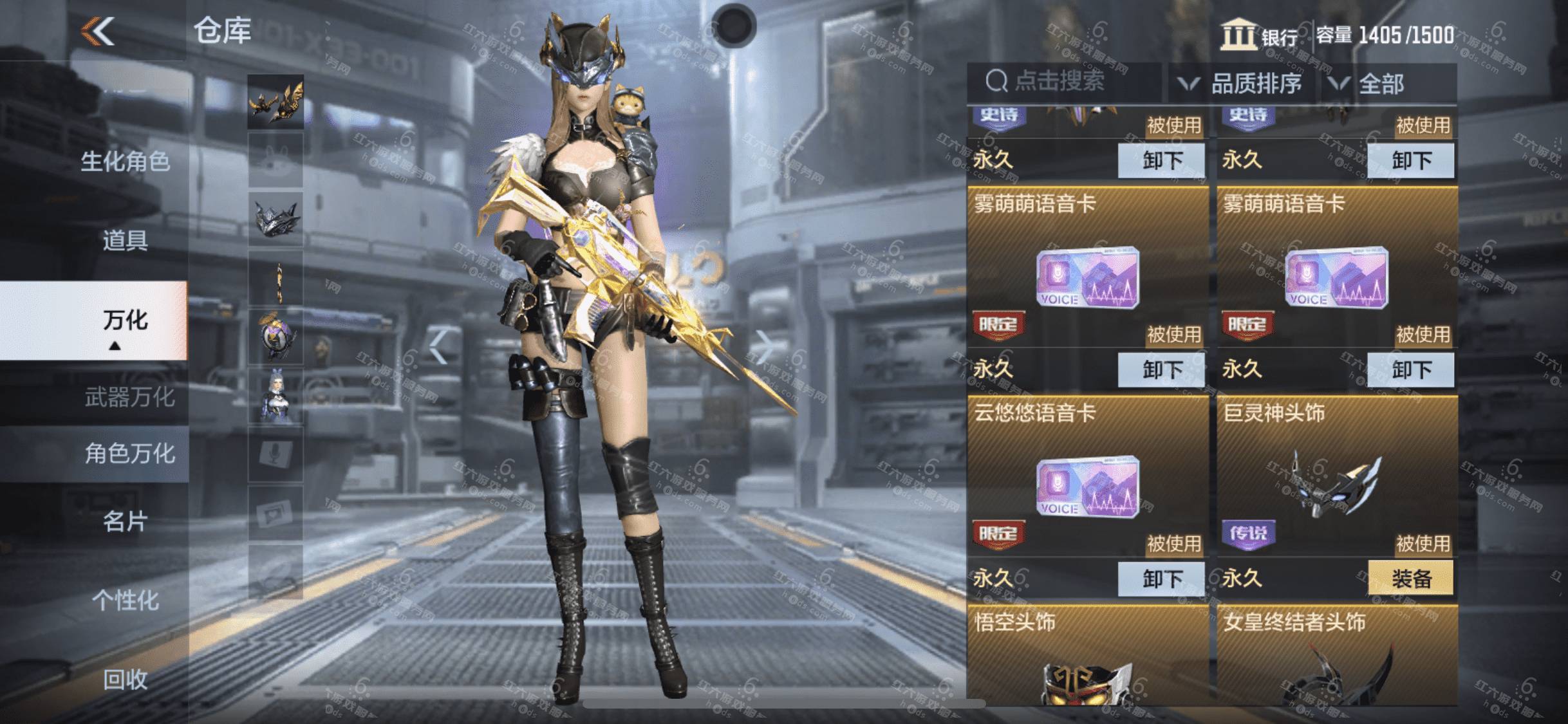Equip the 巨灵神头饰 with 装备
1568x724 pixels.
point(1410,579)
